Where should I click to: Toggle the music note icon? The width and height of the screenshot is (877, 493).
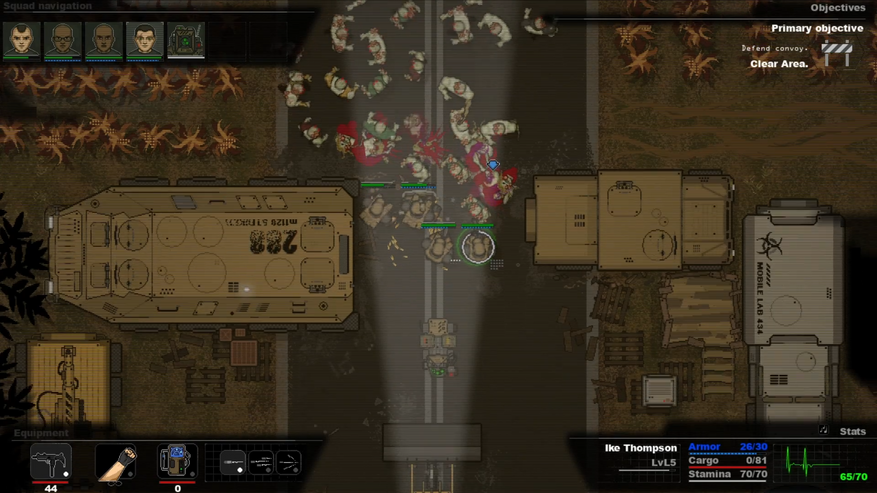823,430
